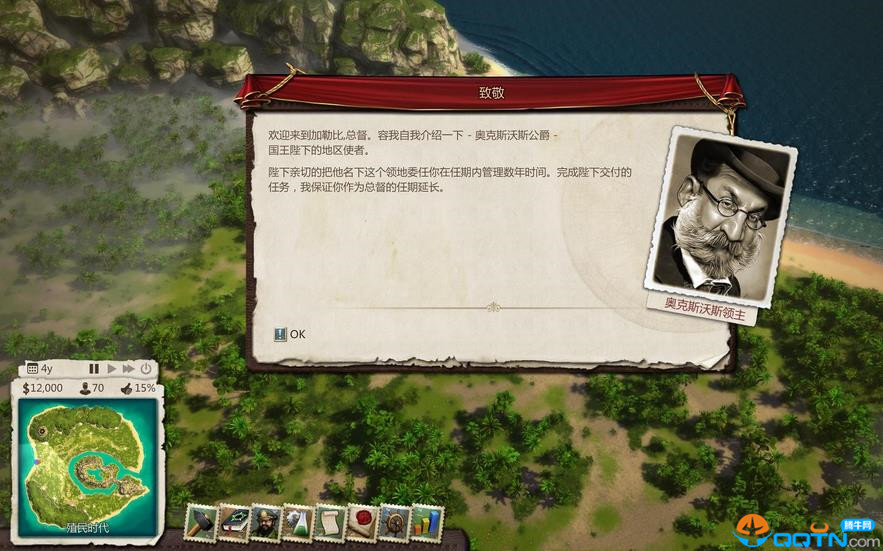Image resolution: width=883 pixels, height=551 pixels.
Task: Open the red wax seal stamp
Action: [x=362, y=523]
